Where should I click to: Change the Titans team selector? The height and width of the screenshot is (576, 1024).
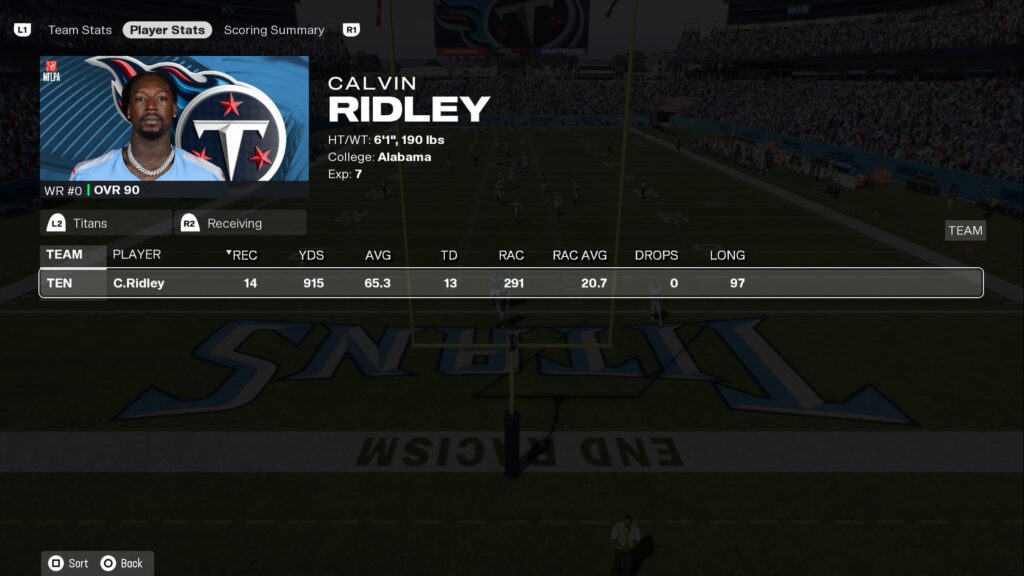(105, 223)
